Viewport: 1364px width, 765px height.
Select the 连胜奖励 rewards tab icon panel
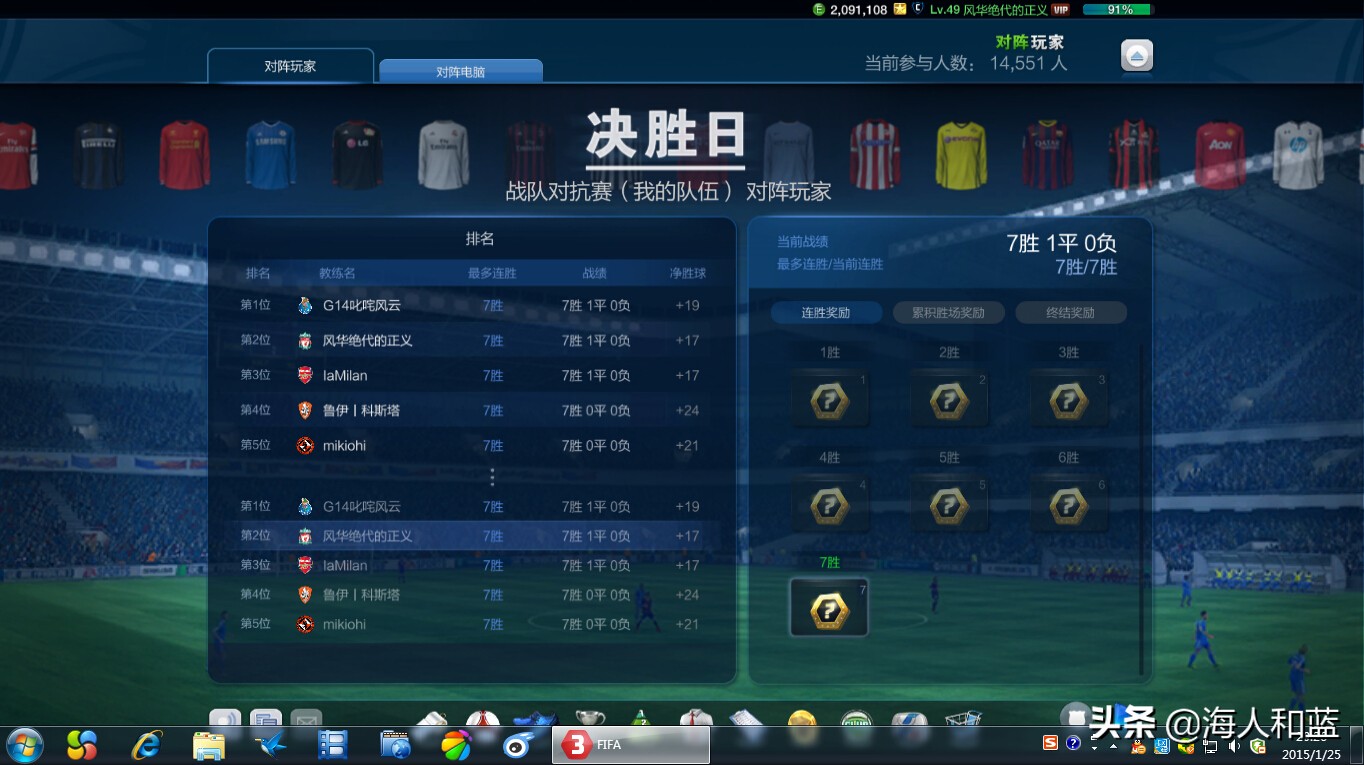click(826, 312)
